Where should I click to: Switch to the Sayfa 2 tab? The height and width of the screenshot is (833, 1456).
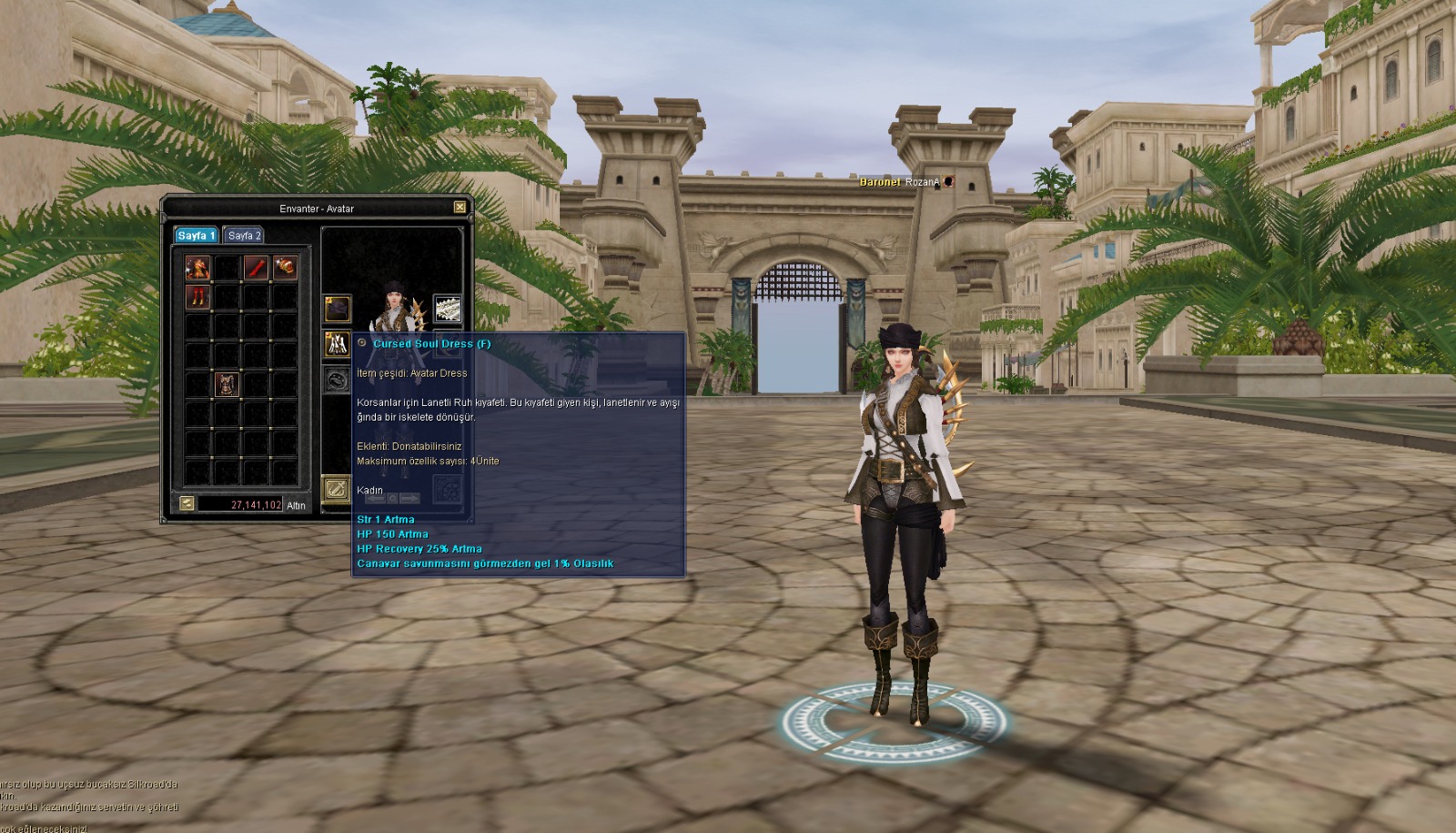(x=244, y=236)
